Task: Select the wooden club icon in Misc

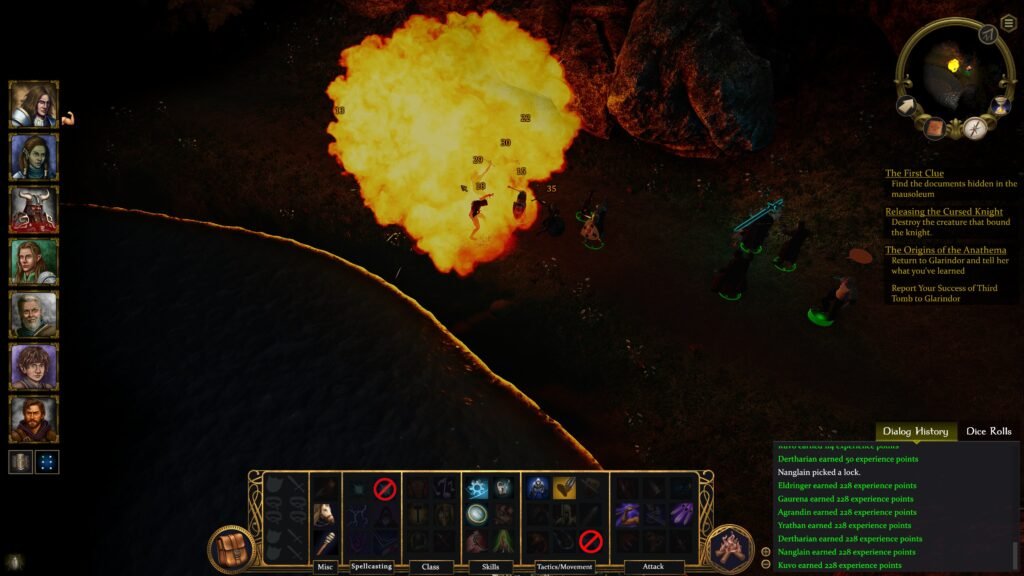Action: [x=324, y=542]
